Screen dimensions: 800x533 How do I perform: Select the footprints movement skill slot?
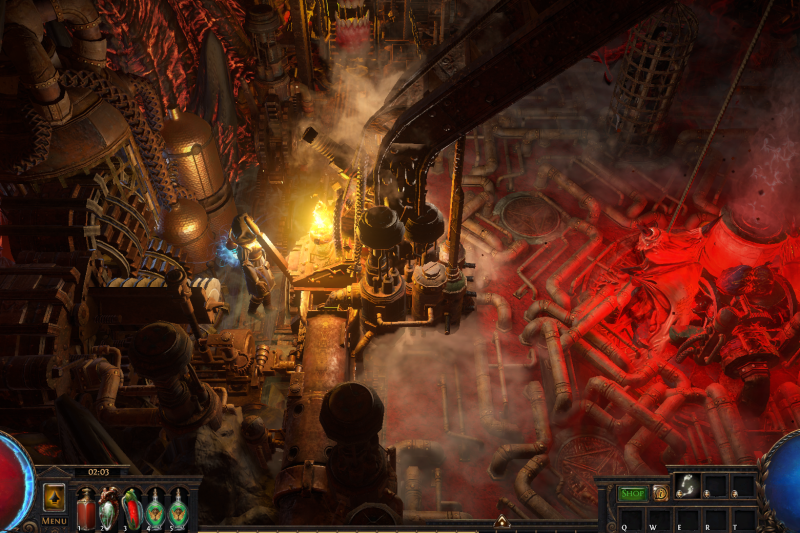click(687, 486)
